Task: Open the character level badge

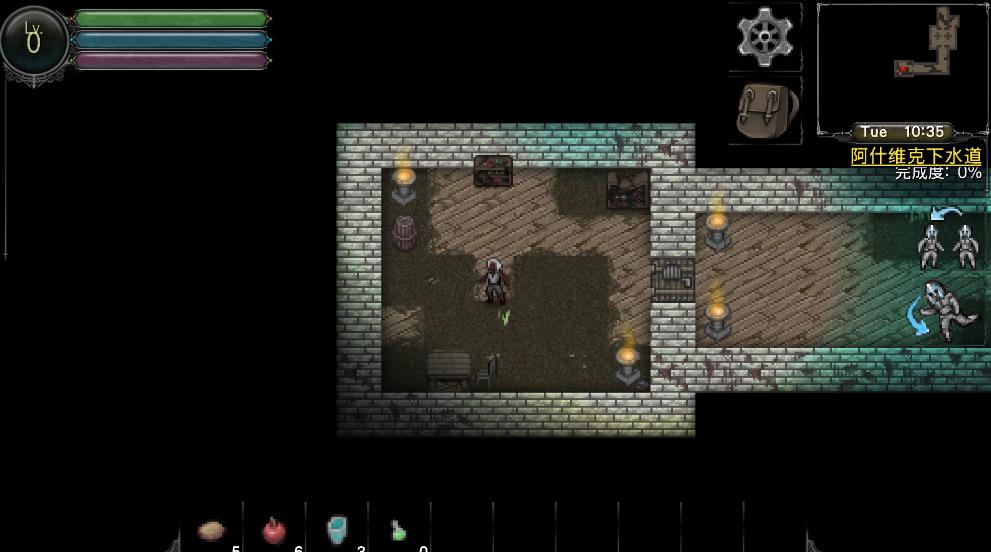Action: (x=35, y=42)
